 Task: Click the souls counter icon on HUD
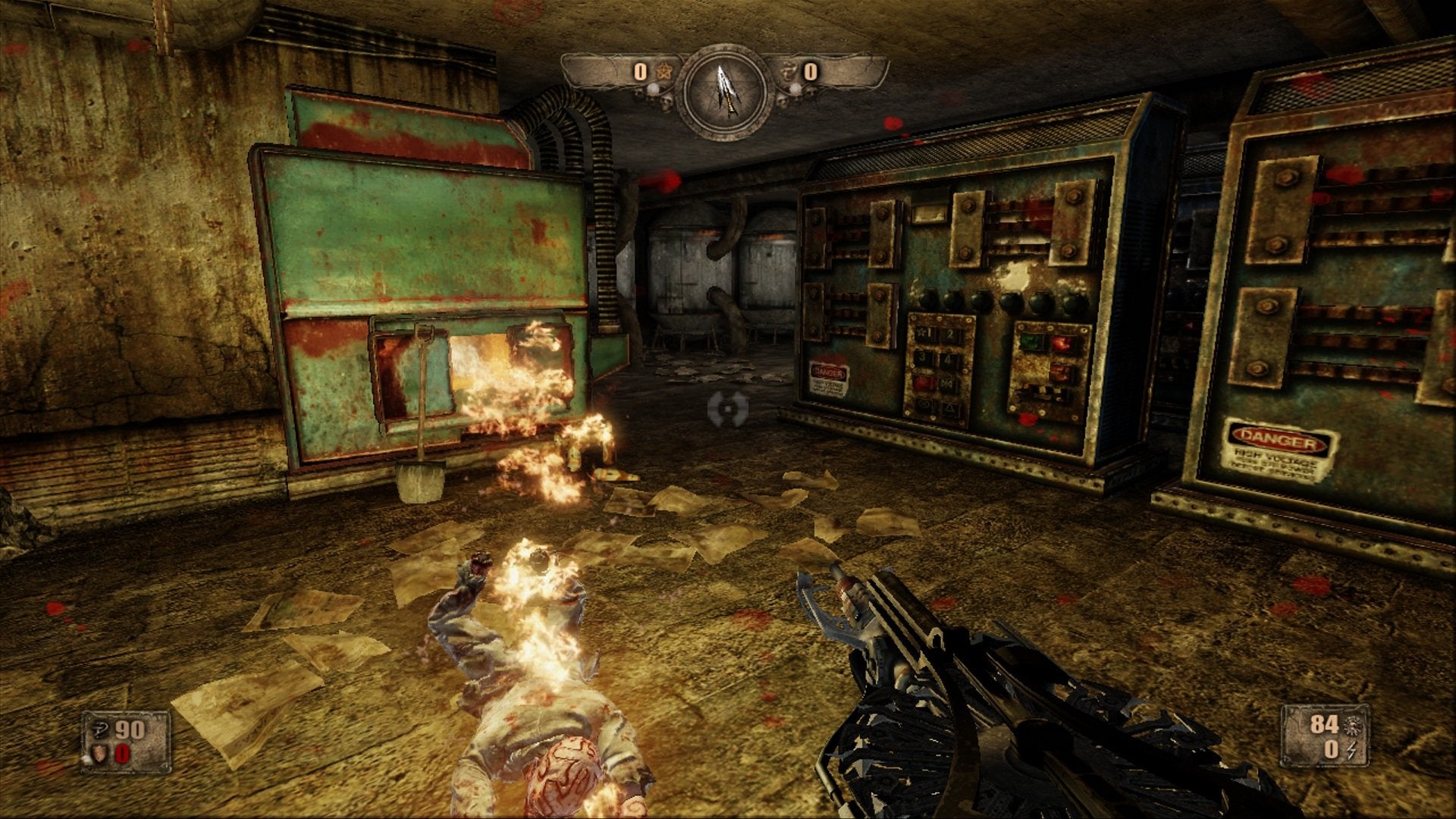click(x=788, y=71)
